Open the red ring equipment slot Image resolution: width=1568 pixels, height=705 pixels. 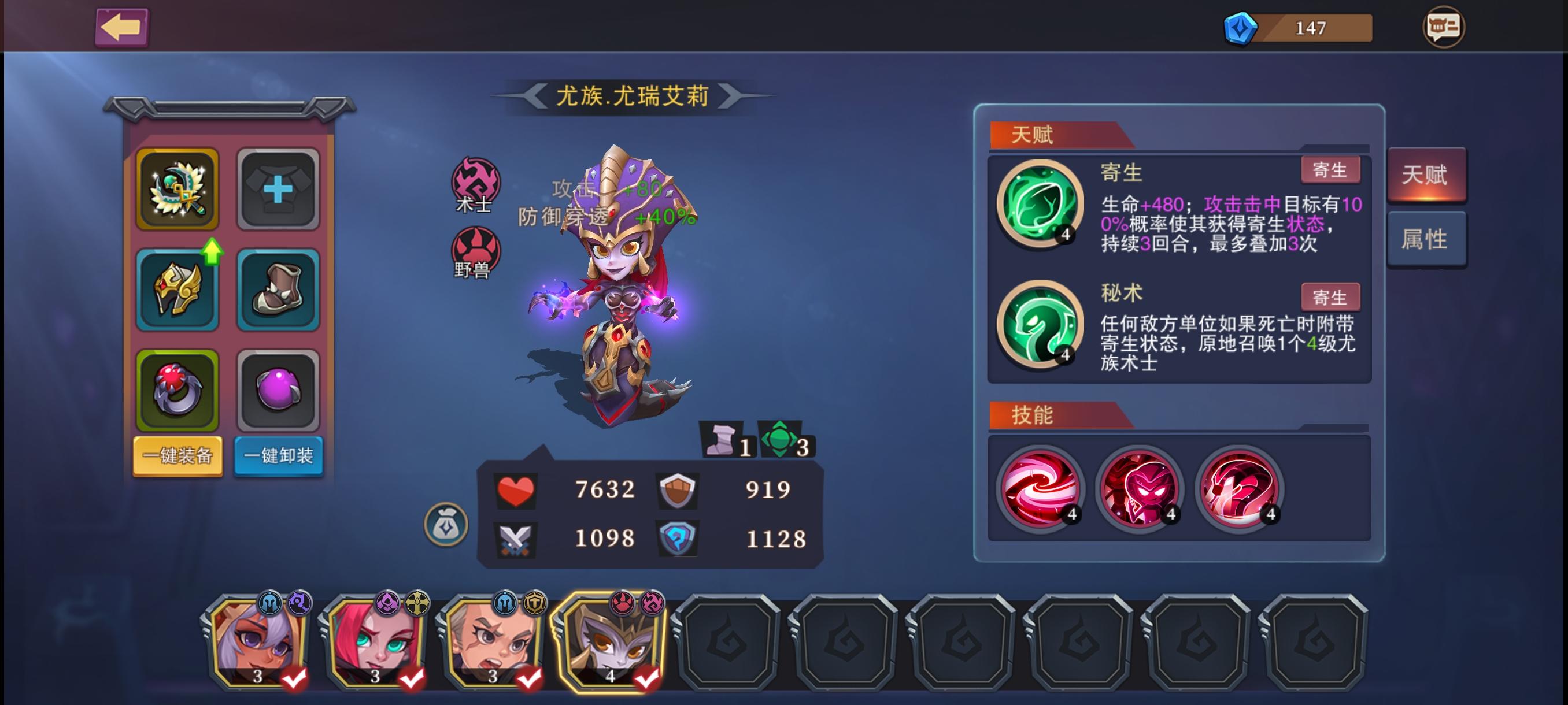click(x=176, y=391)
